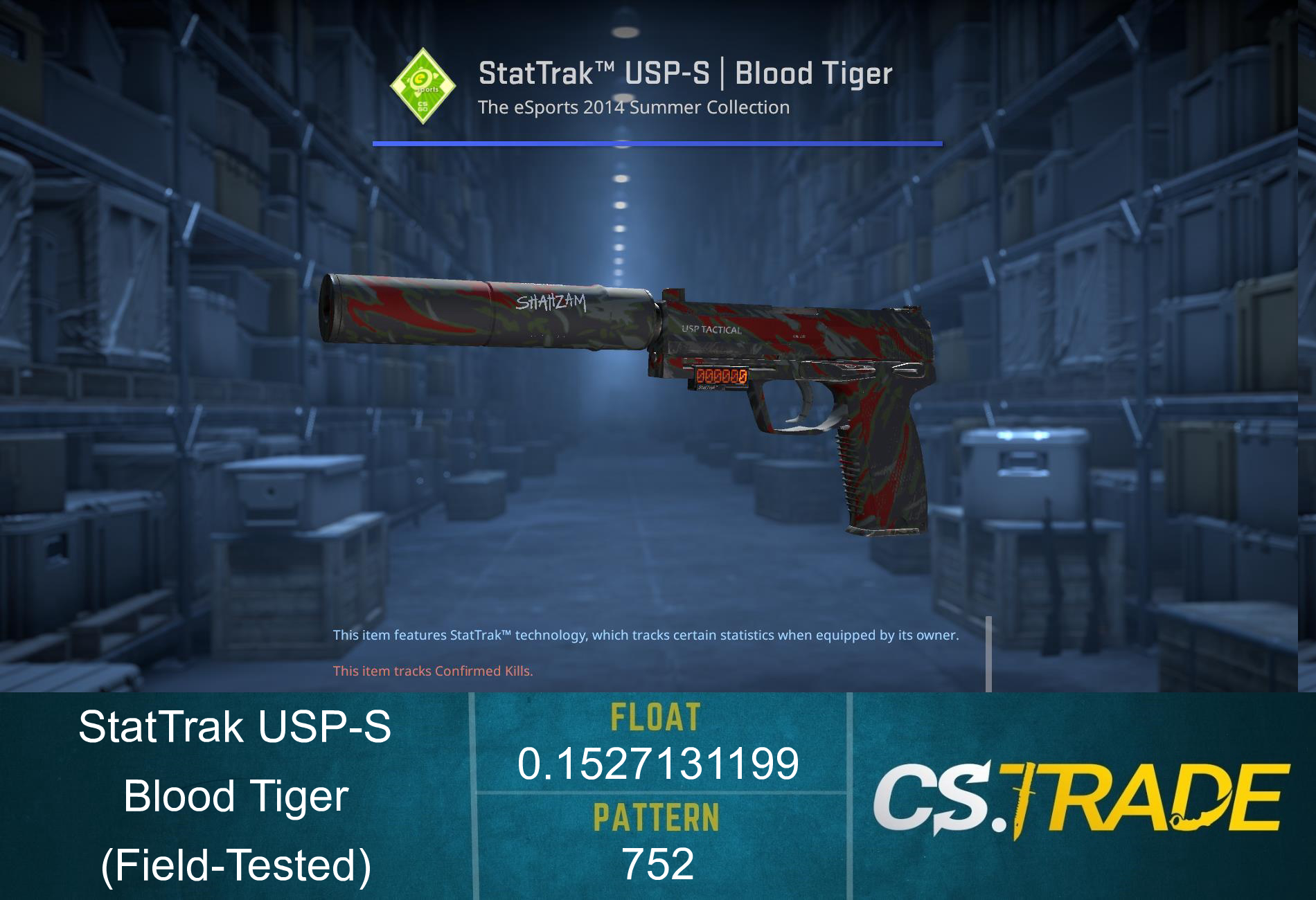Click the blue progress bar under the title
This screenshot has width=1316, height=900.
[x=658, y=144]
